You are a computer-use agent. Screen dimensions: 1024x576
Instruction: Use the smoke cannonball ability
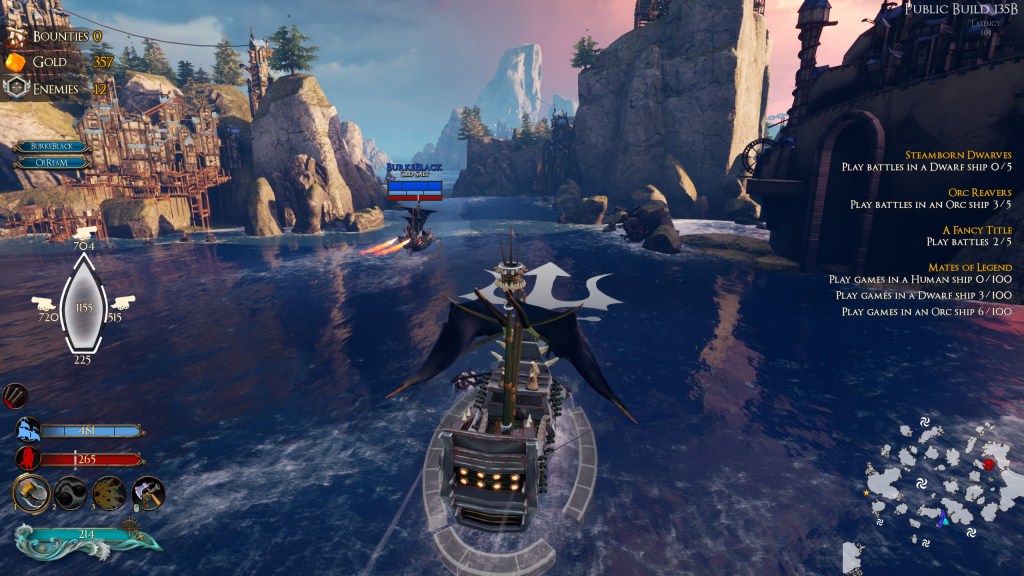[x=70, y=493]
